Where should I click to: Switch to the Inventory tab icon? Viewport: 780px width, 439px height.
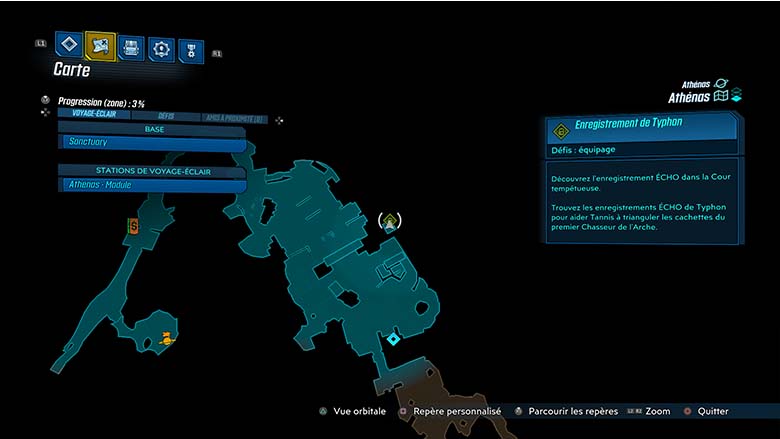(131, 47)
